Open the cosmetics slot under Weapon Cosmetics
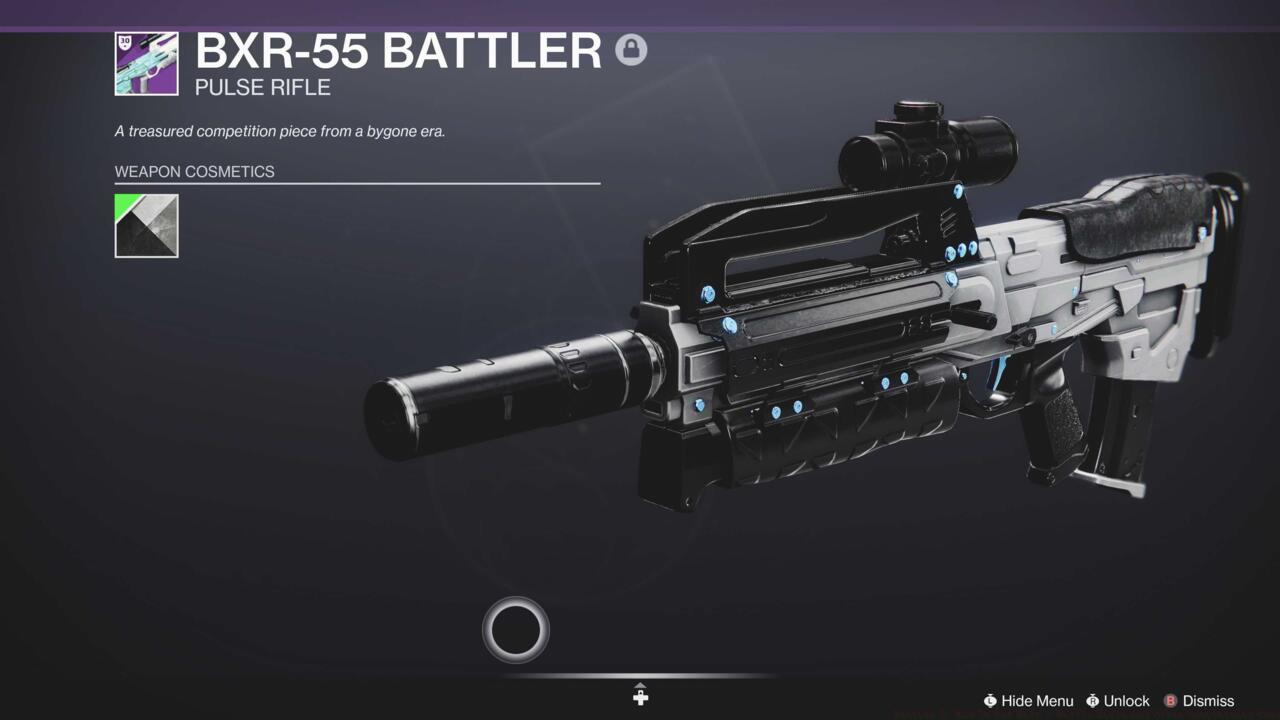Viewport: 1280px width, 720px height. click(146, 225)
